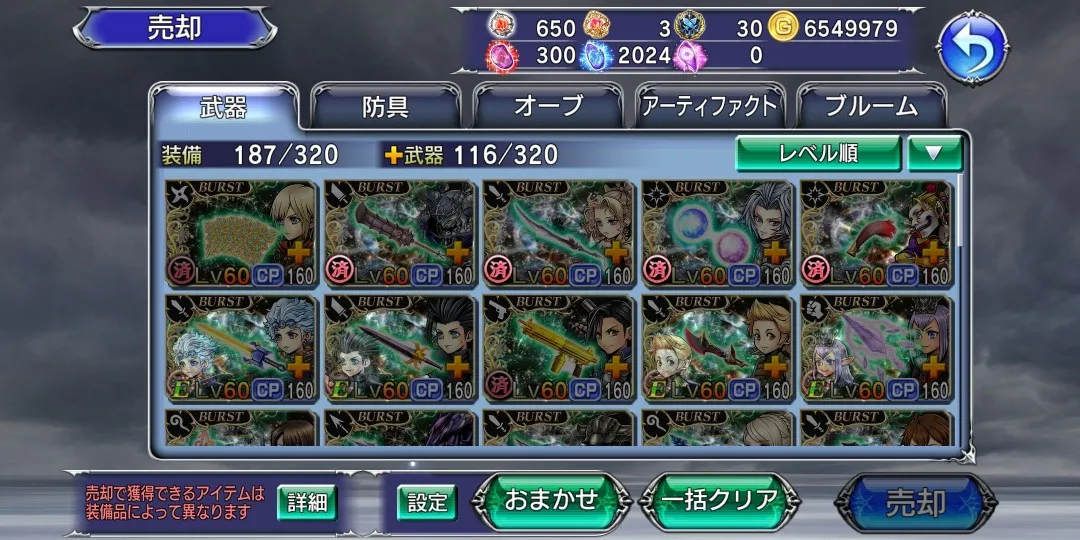Open the レベル順 sort selector
This screenshot has height=540, width=1080.
[818, 153]
